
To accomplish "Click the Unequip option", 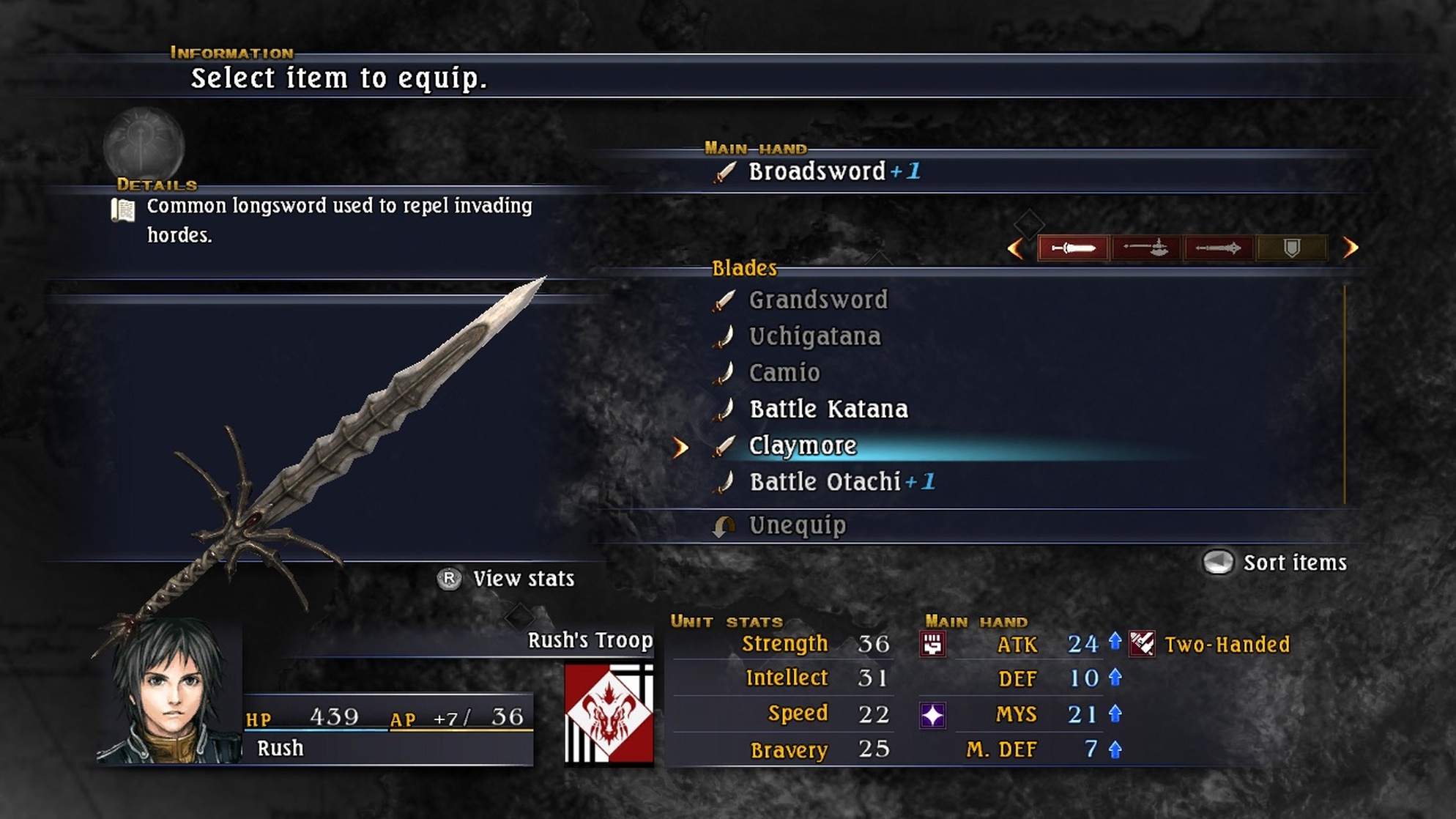I will tap(796, 525).
